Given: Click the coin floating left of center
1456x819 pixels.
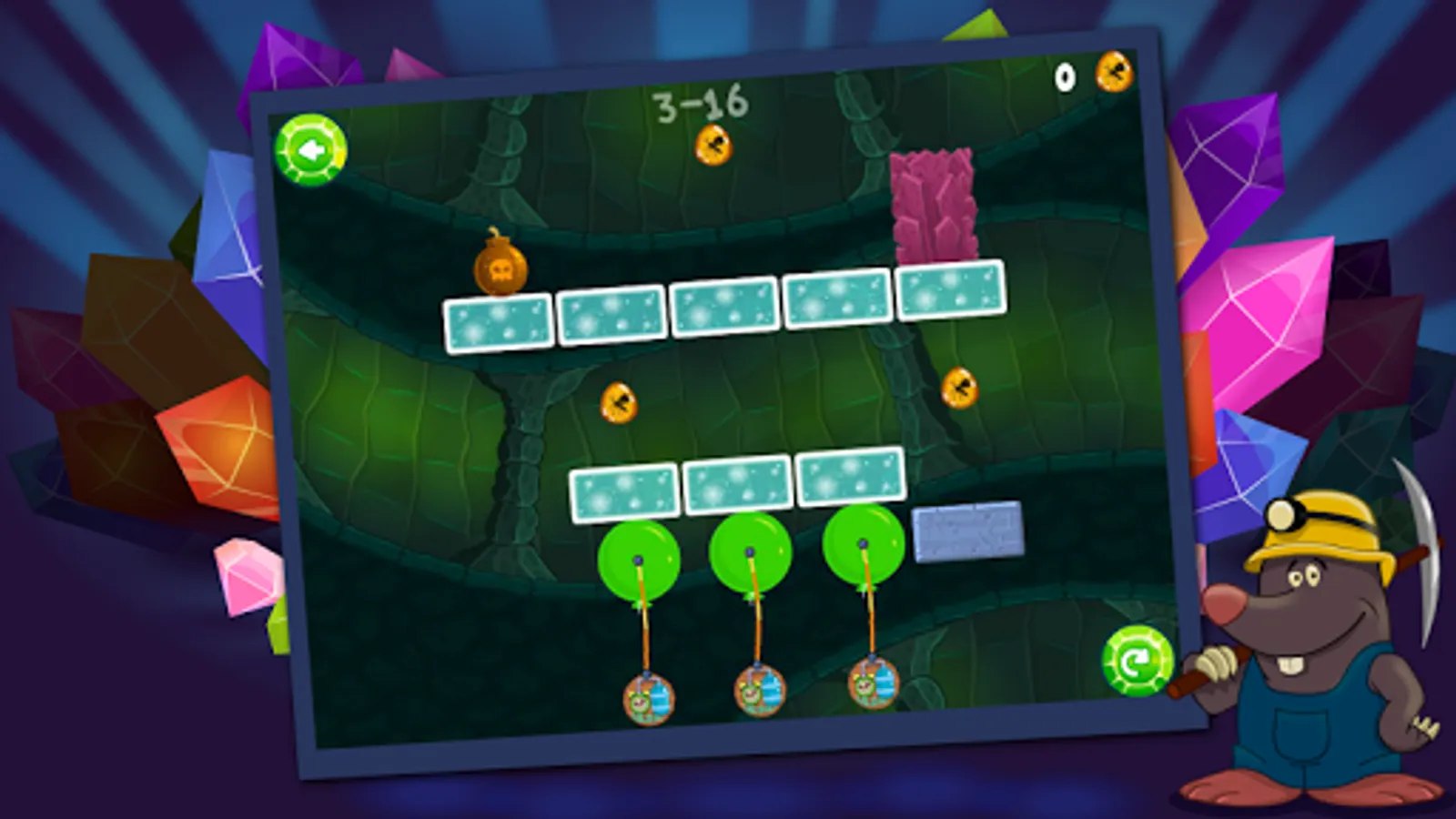Looking at the screenshot, I should (618, 403).
